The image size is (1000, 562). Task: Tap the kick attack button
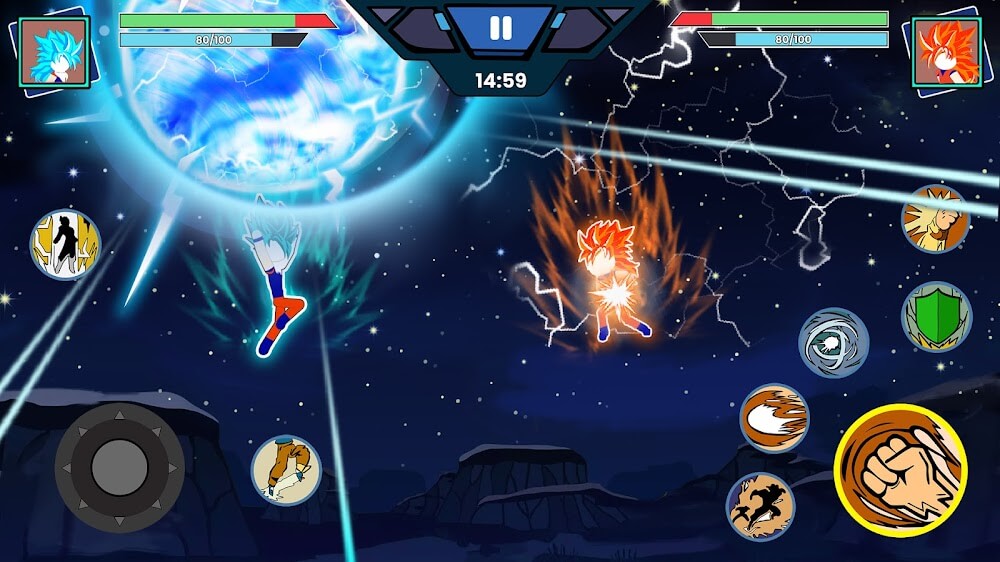coord(286,470)
